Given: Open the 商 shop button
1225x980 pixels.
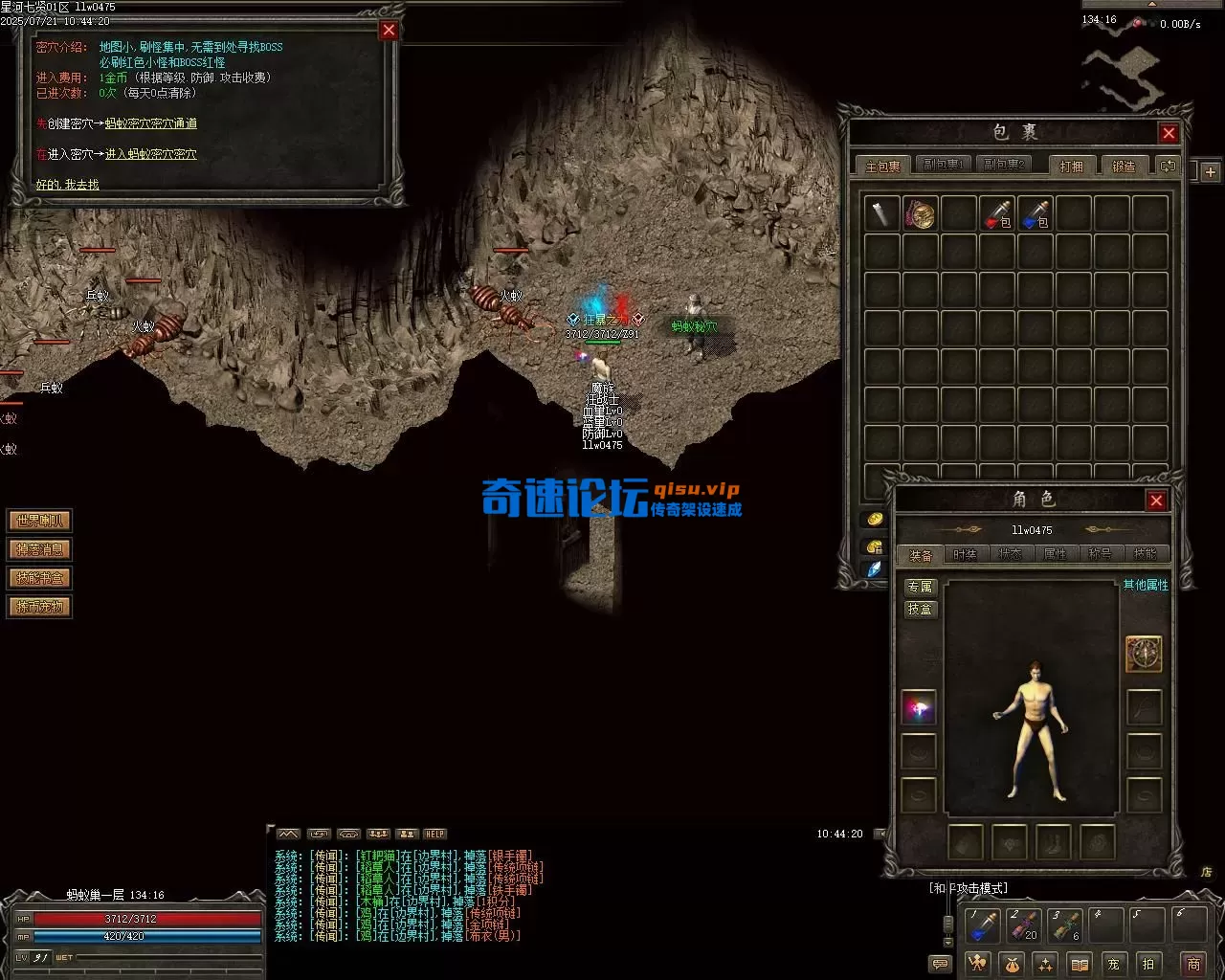Looking at the screenshot, I should click(1192, 964).
